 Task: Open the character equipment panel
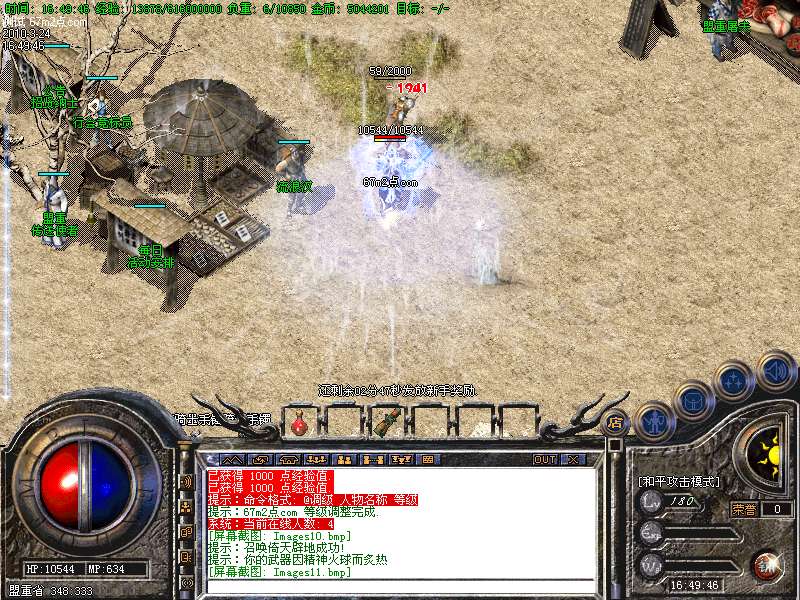(655, 419)
